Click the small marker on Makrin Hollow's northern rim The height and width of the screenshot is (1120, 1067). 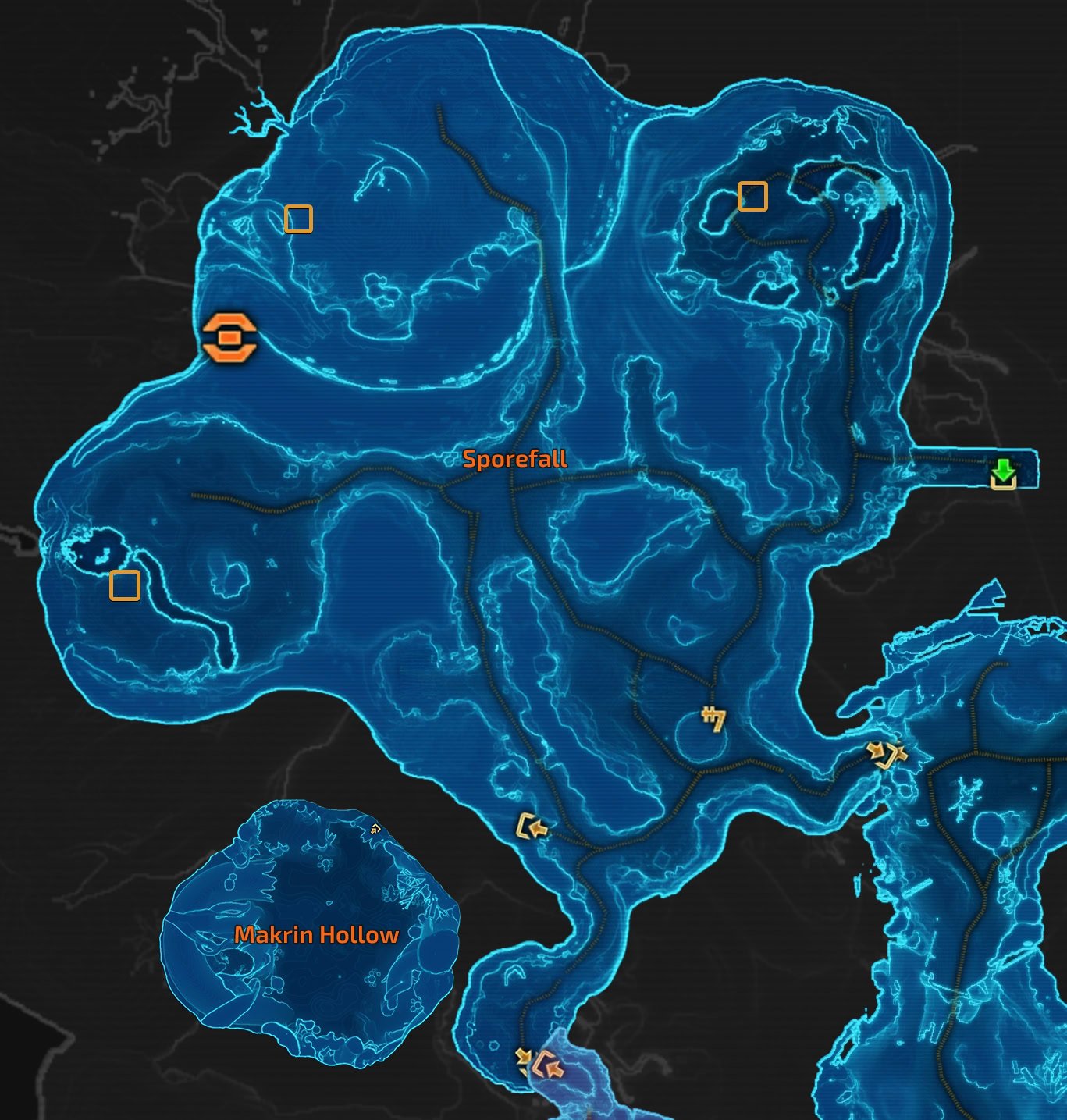point(377,828)
